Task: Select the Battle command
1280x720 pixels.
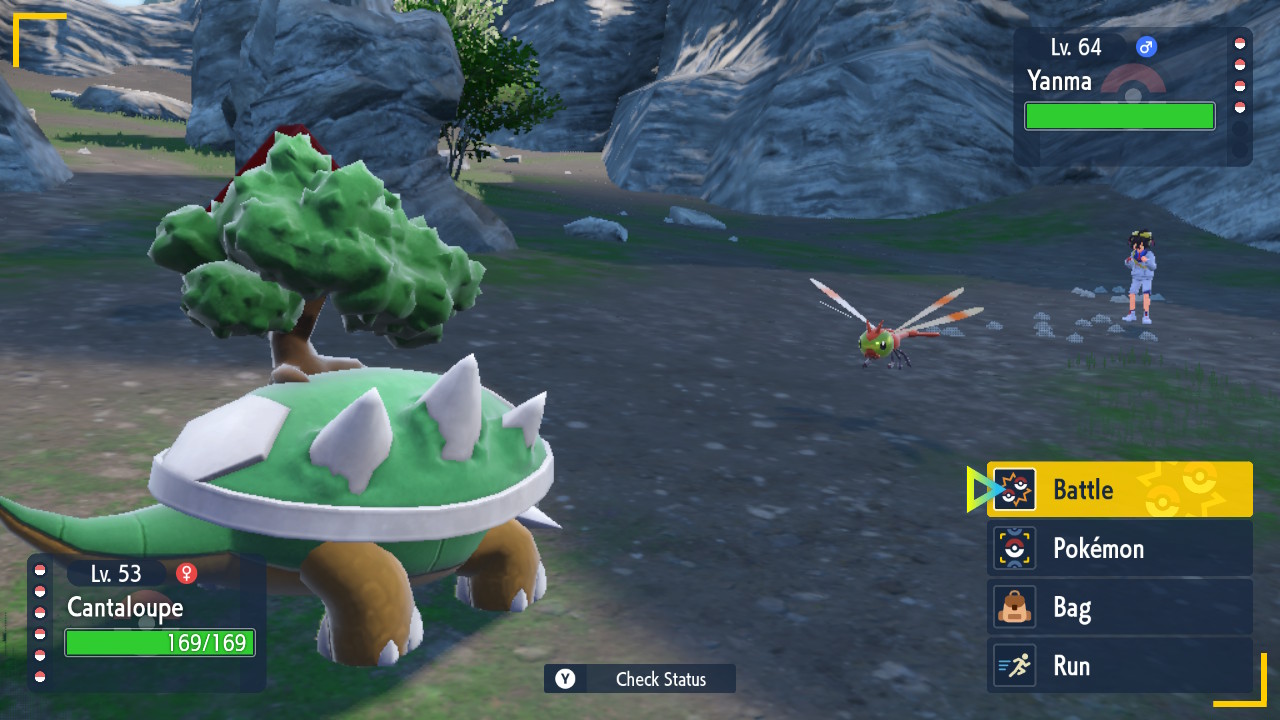Action: coord(1119,490)
